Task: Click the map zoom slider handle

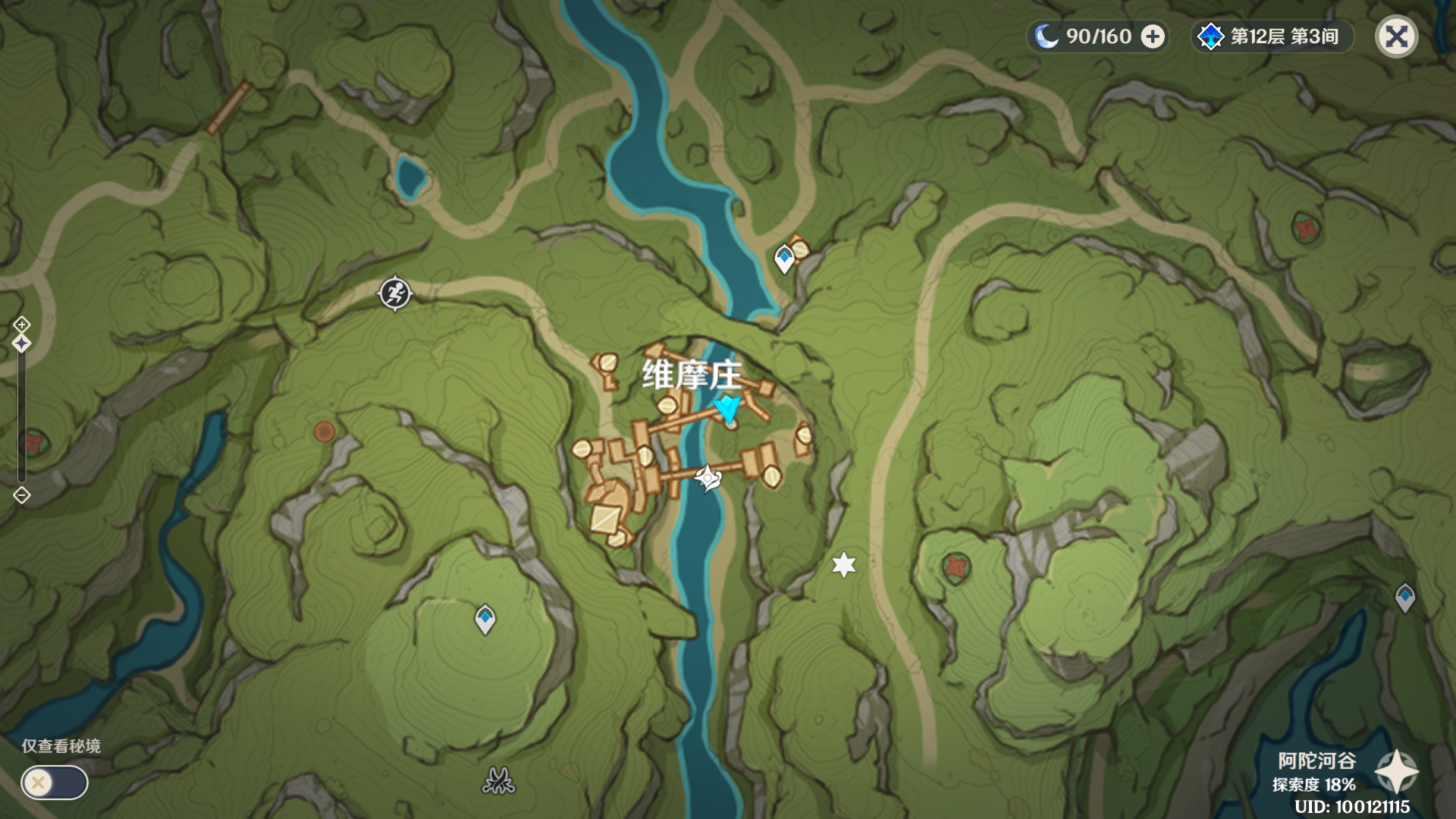Action: (x=21, y=344)
